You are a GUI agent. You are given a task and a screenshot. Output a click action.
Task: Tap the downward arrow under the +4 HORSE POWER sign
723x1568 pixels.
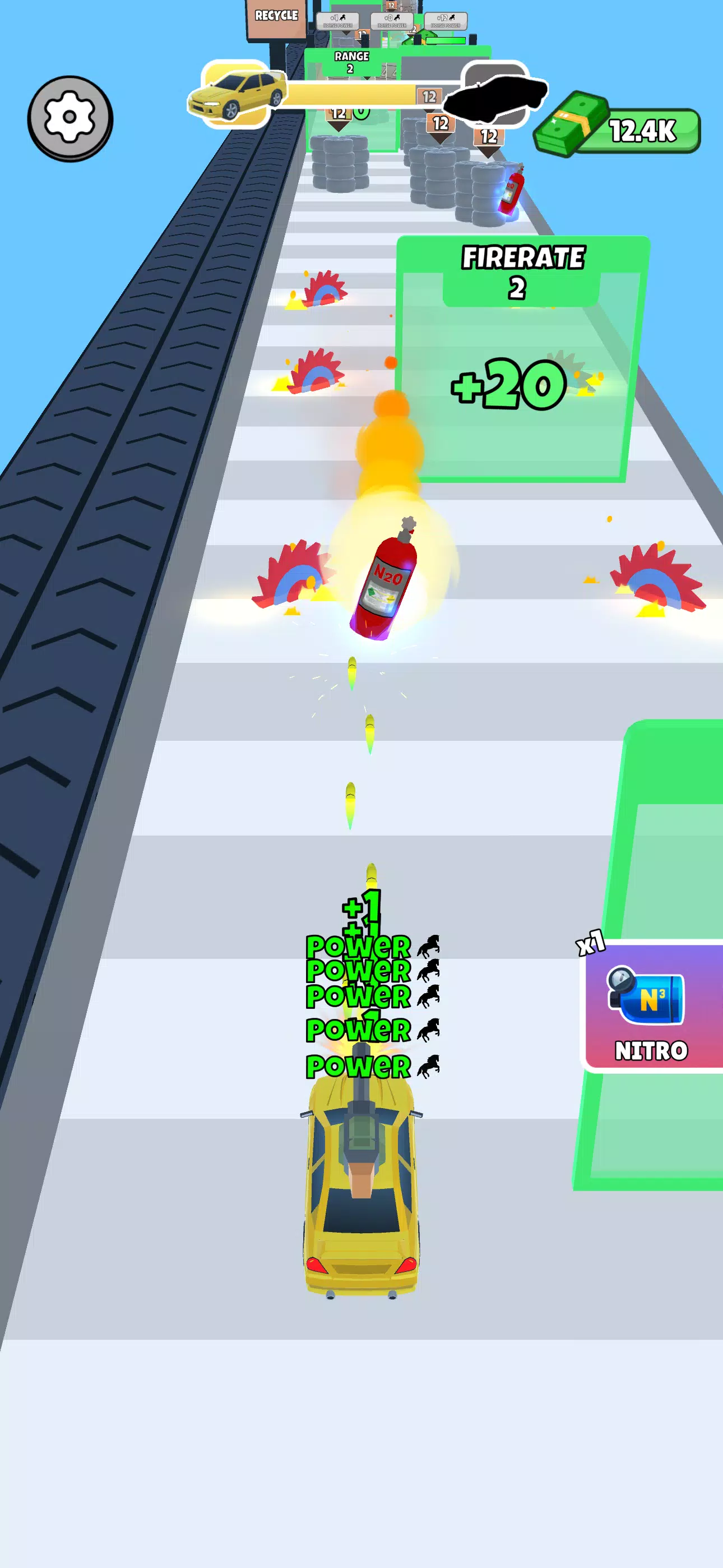(x=347, y=33)
